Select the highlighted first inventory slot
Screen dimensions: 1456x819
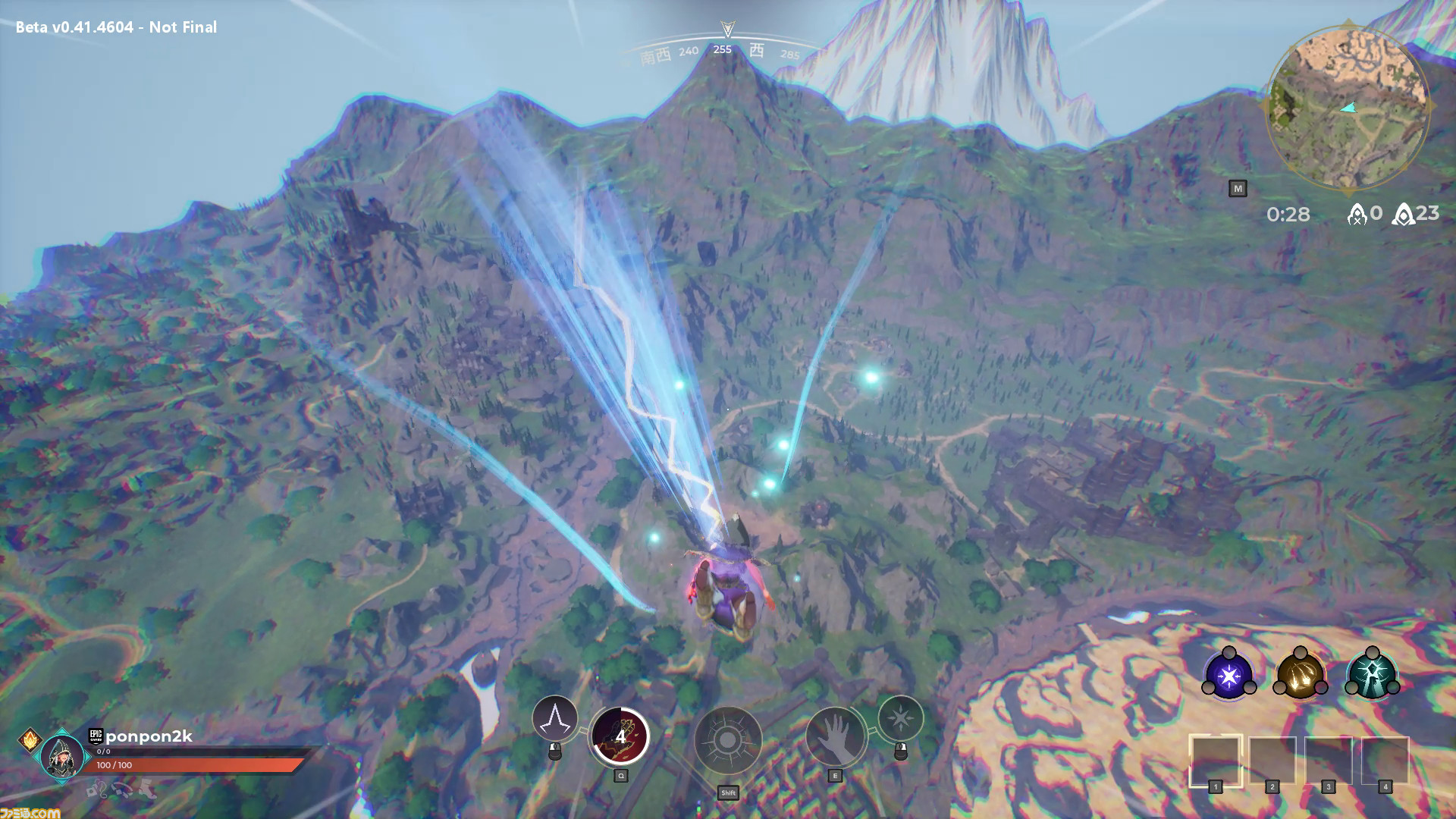tap(1215, 761)
